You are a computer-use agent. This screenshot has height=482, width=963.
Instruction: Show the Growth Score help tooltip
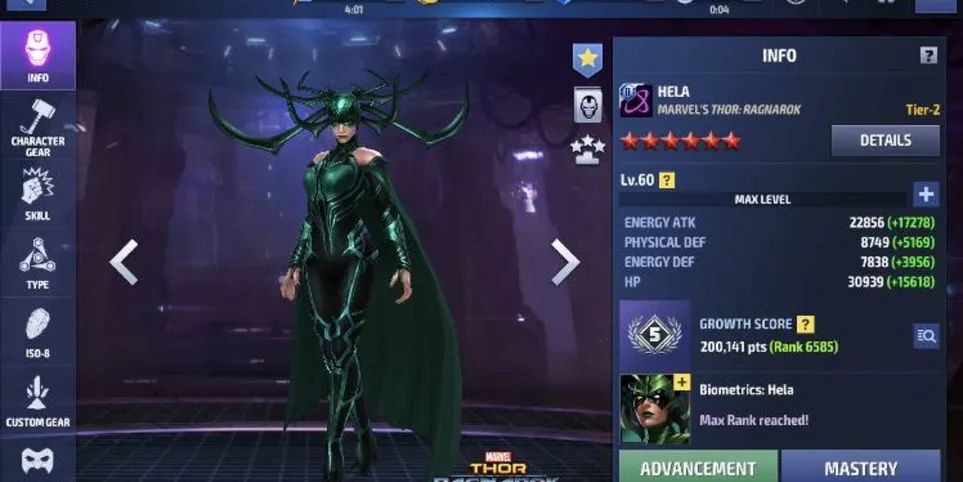pos(805,324)
